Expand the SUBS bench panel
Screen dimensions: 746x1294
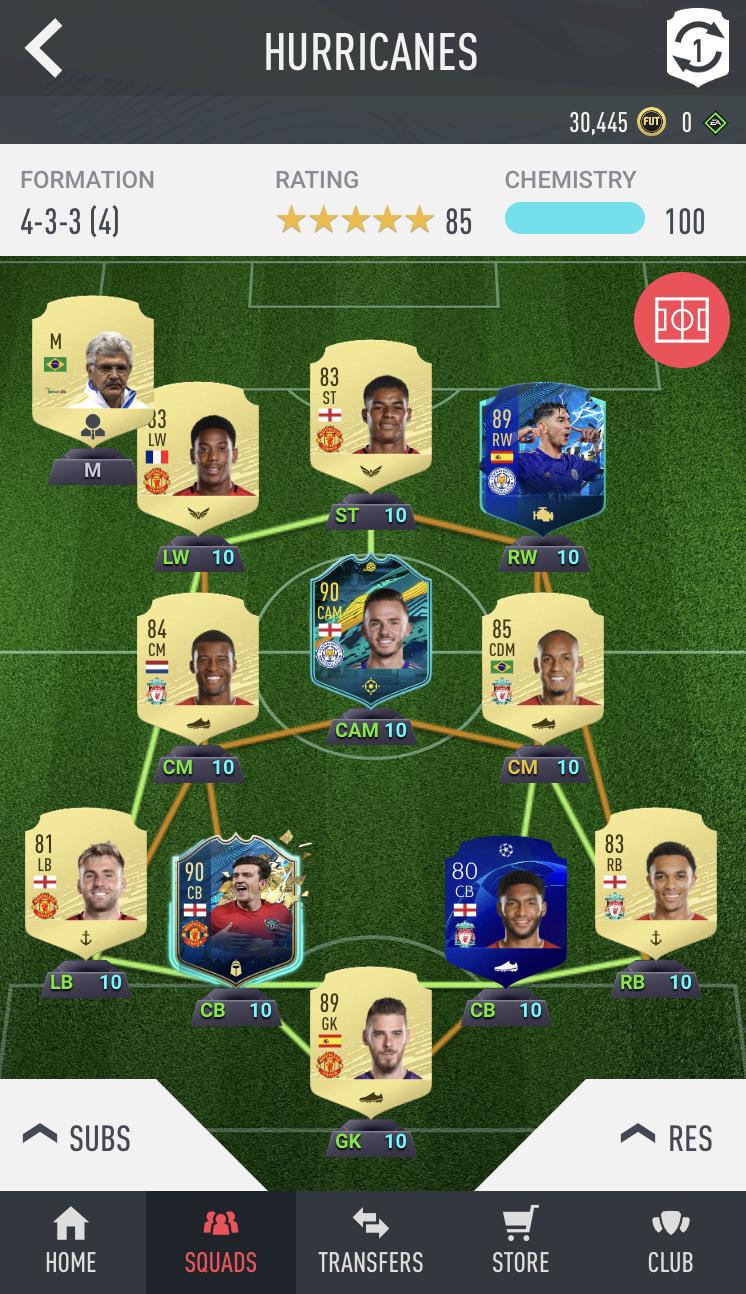pos(78,1137)
